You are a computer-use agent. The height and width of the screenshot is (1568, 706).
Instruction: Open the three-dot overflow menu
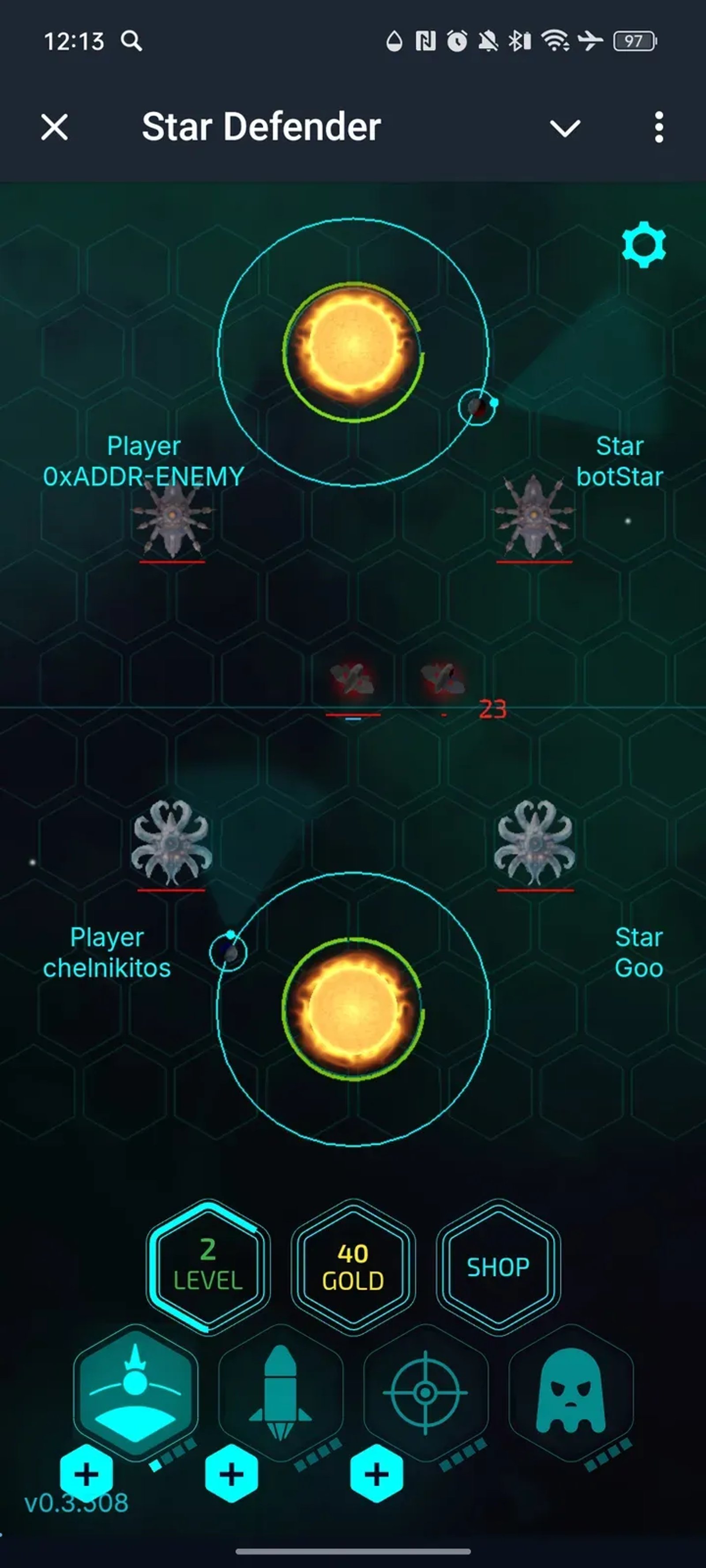coord(658,127)
